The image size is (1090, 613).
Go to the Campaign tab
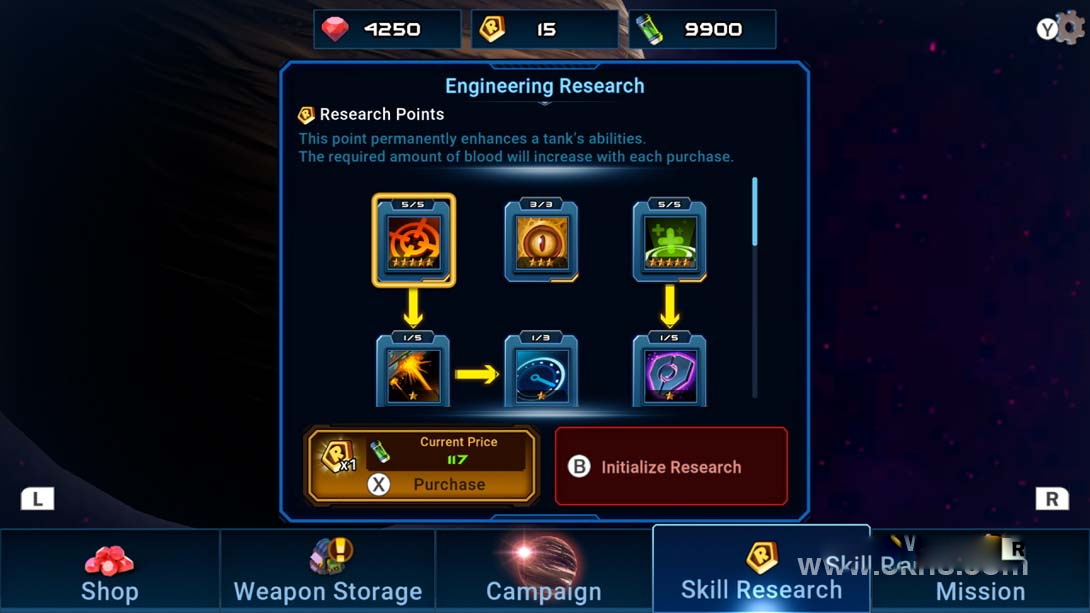544,573
